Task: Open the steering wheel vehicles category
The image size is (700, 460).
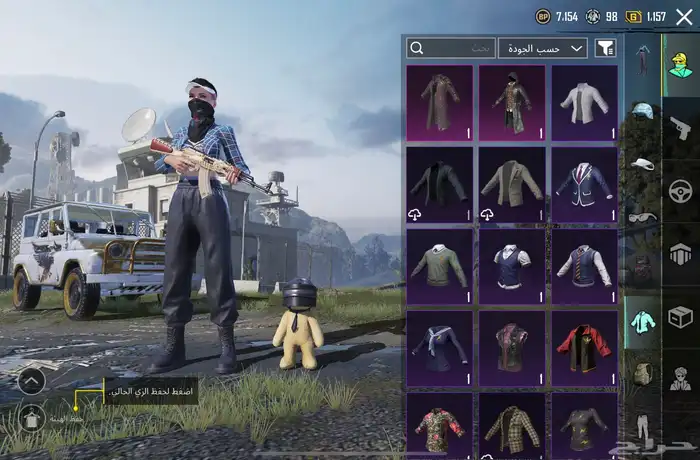Action: coord(681,190)
